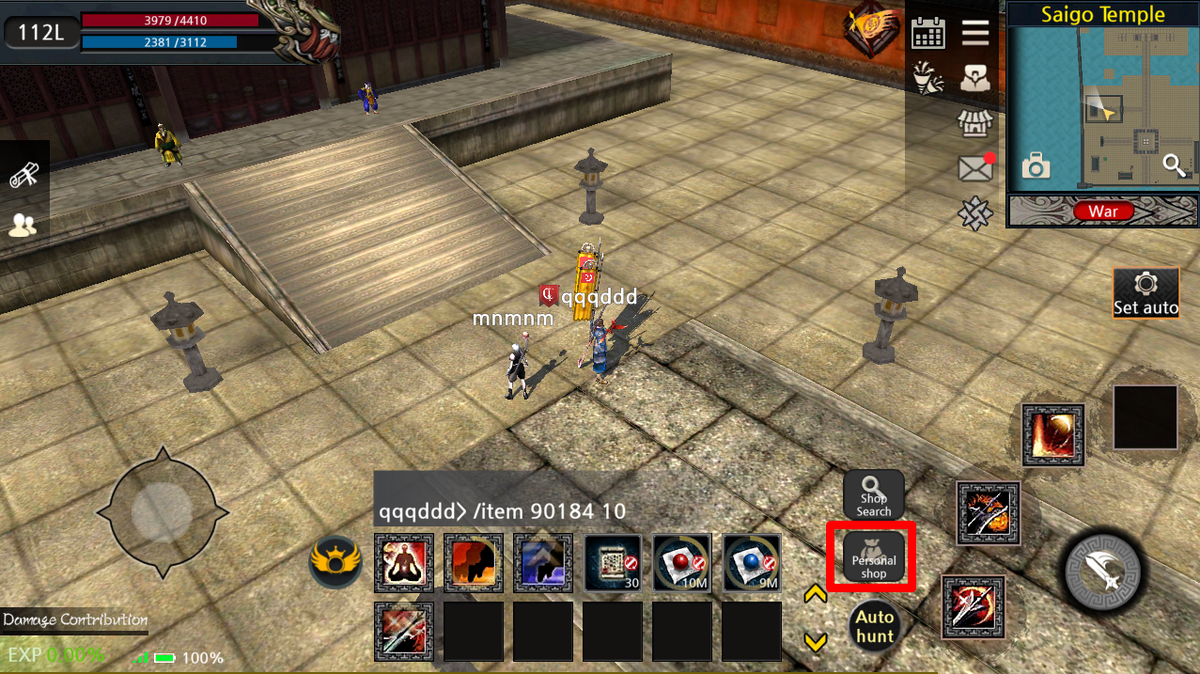Viewport: 1200px width, 674px height.
Task: Tap the magnifier on the minimap
Action: coord(1174,167)
